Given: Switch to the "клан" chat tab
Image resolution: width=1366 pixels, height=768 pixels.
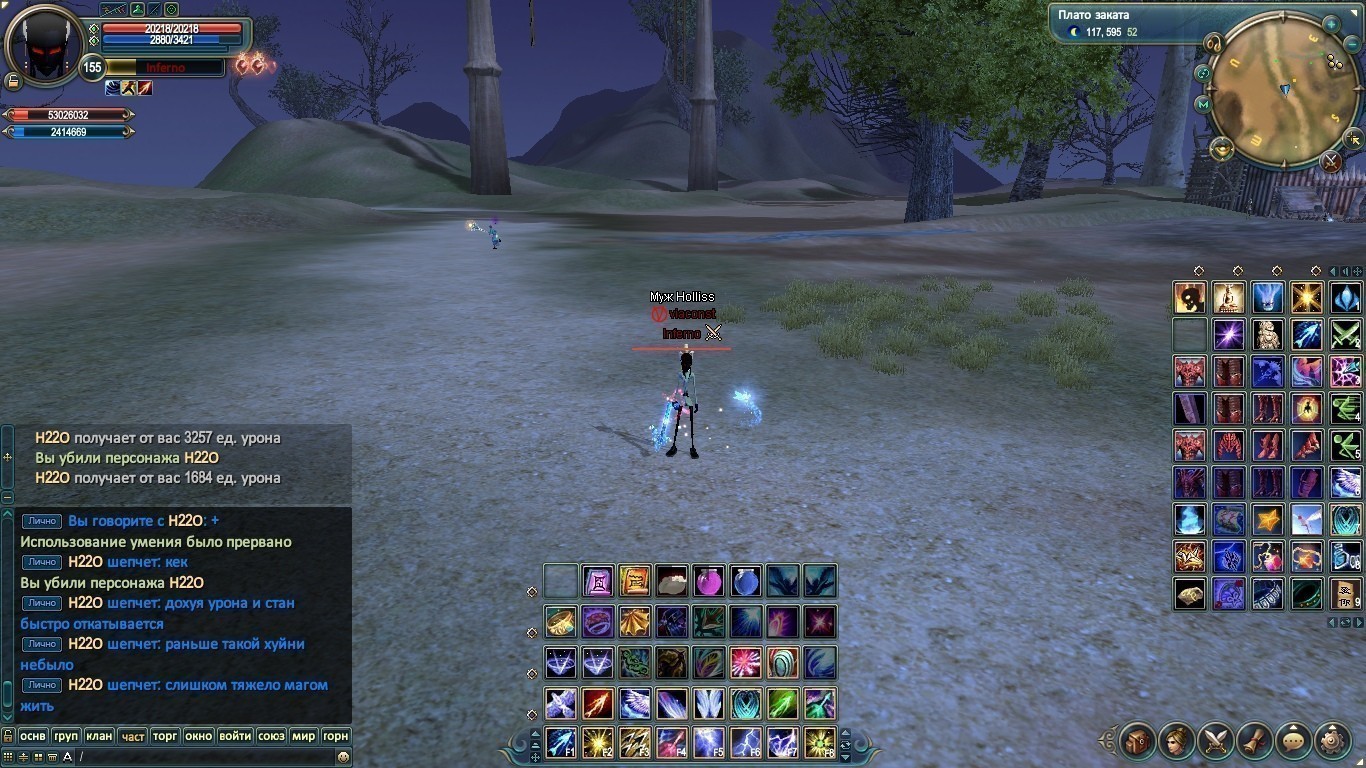Looking at the screenshot, I should pyautogui.click(x=99, y=736).
